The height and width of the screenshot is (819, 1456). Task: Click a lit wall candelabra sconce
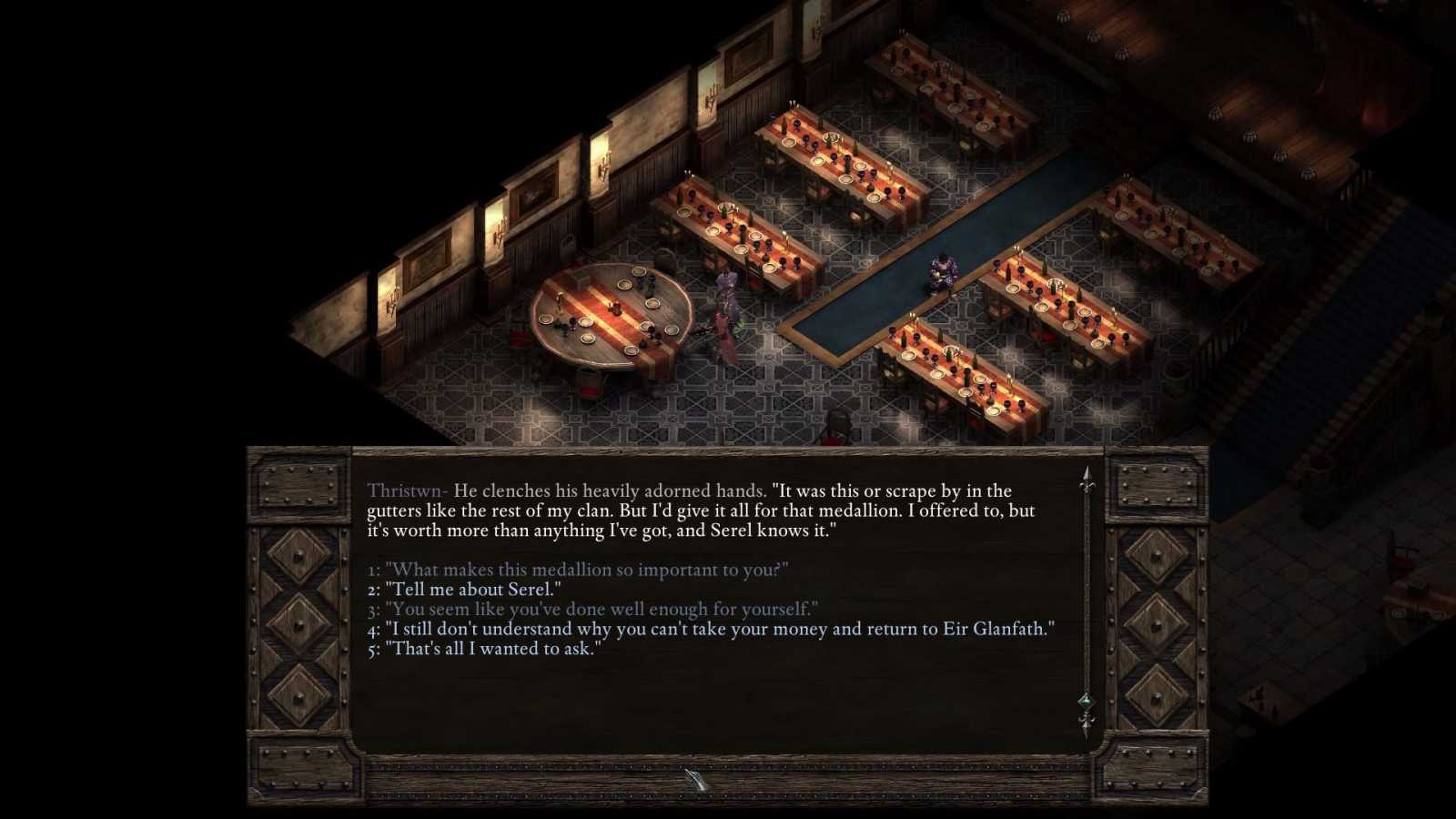500,232
